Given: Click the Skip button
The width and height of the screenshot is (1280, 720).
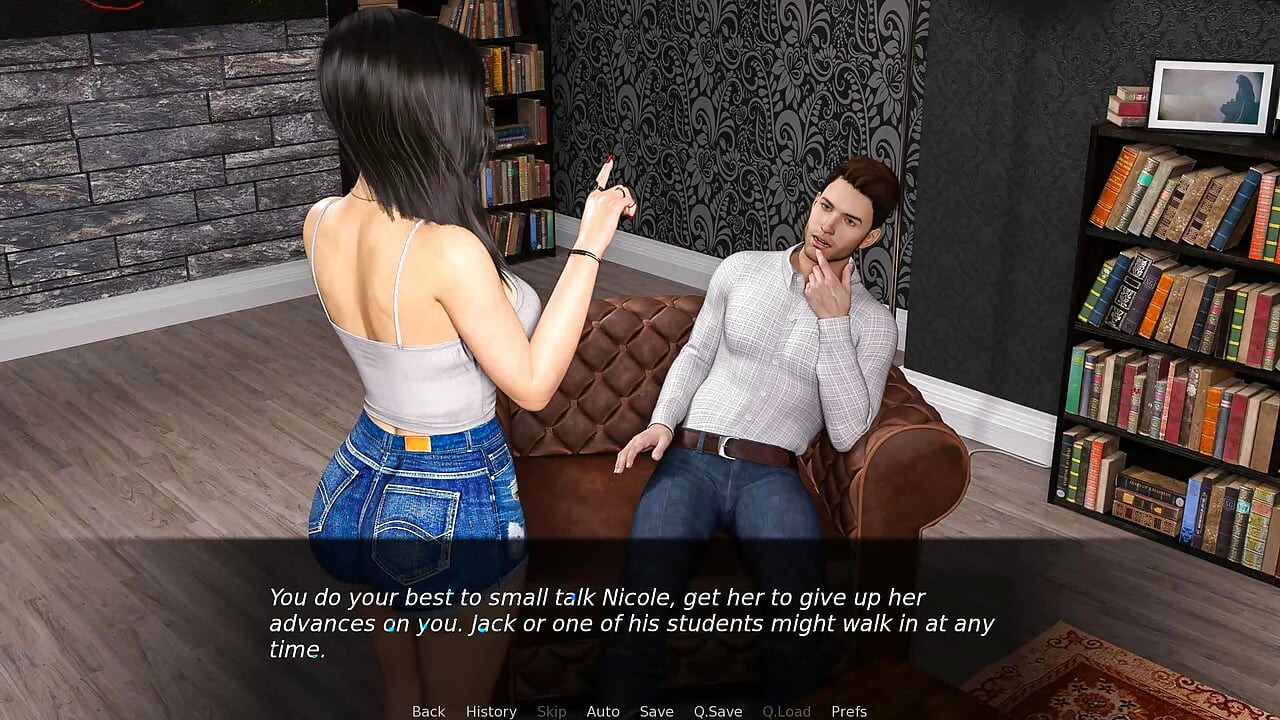Looking at the screenshot, I should (x=551, y=711).
